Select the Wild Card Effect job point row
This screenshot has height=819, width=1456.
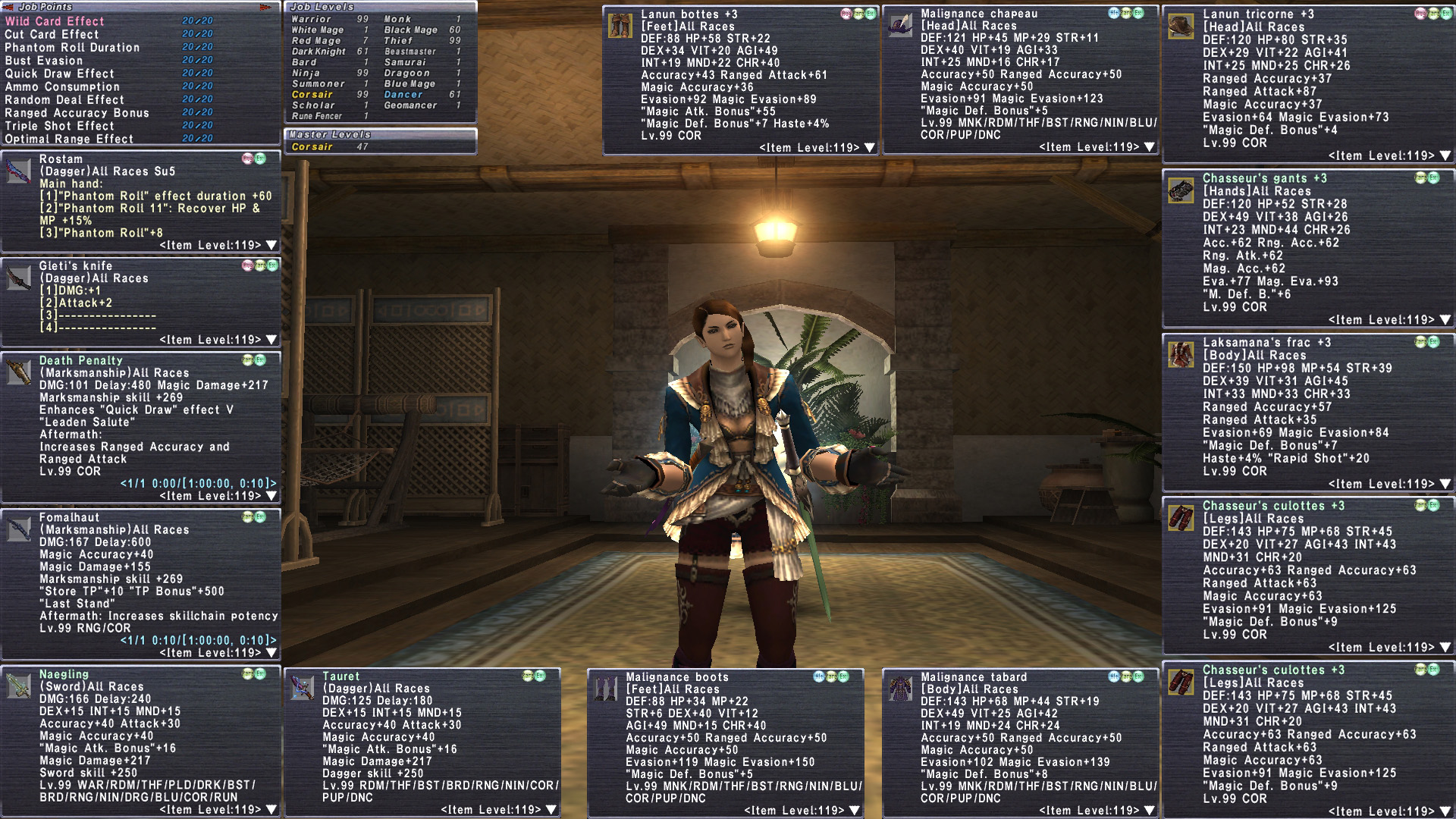55,21
